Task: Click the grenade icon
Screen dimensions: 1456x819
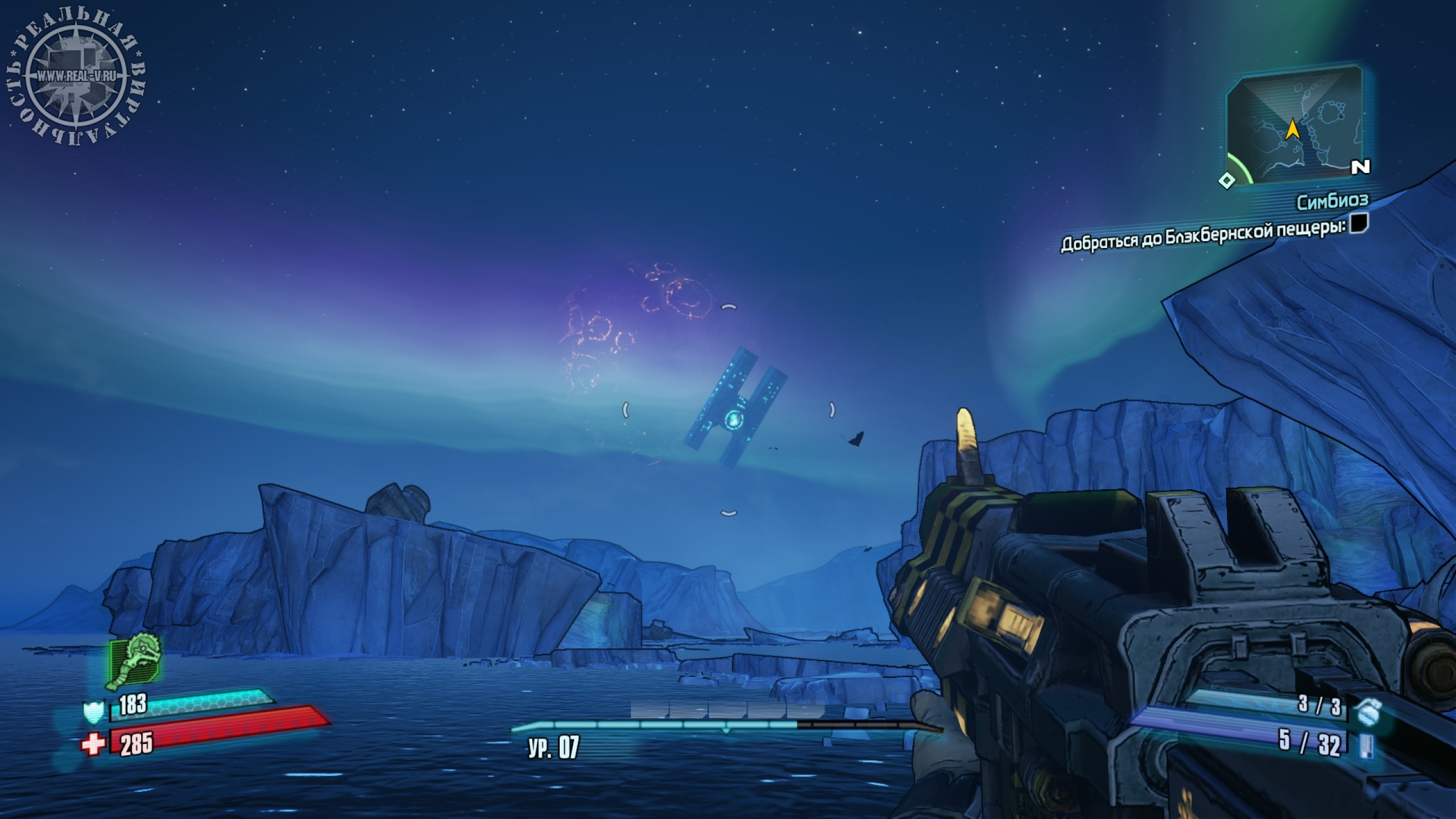Action: click(x=1366, y=710)
